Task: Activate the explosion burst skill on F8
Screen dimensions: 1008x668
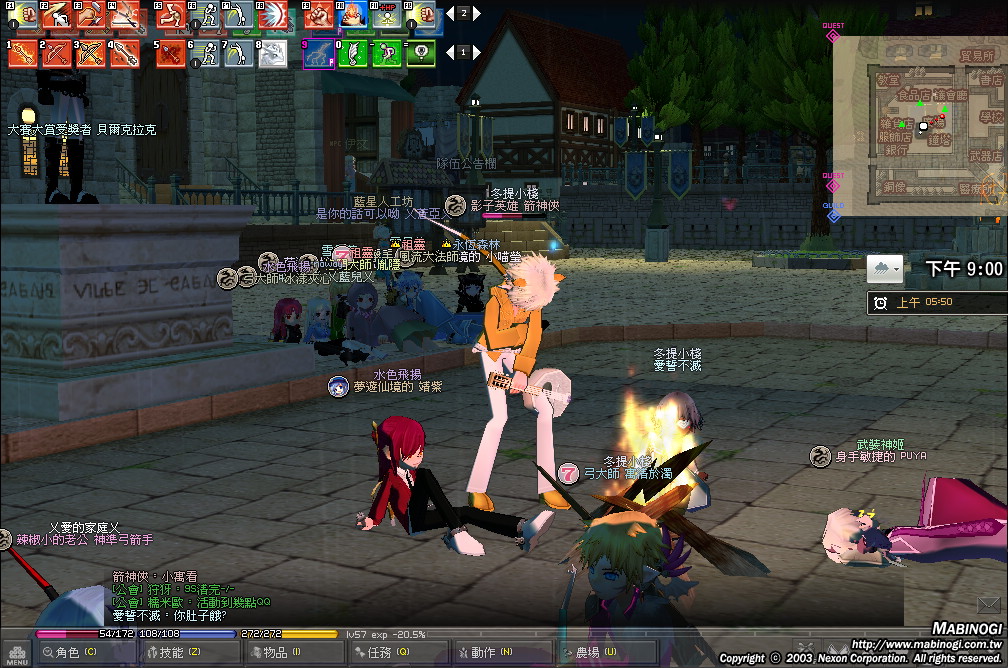Action: (x=271, y=16)
